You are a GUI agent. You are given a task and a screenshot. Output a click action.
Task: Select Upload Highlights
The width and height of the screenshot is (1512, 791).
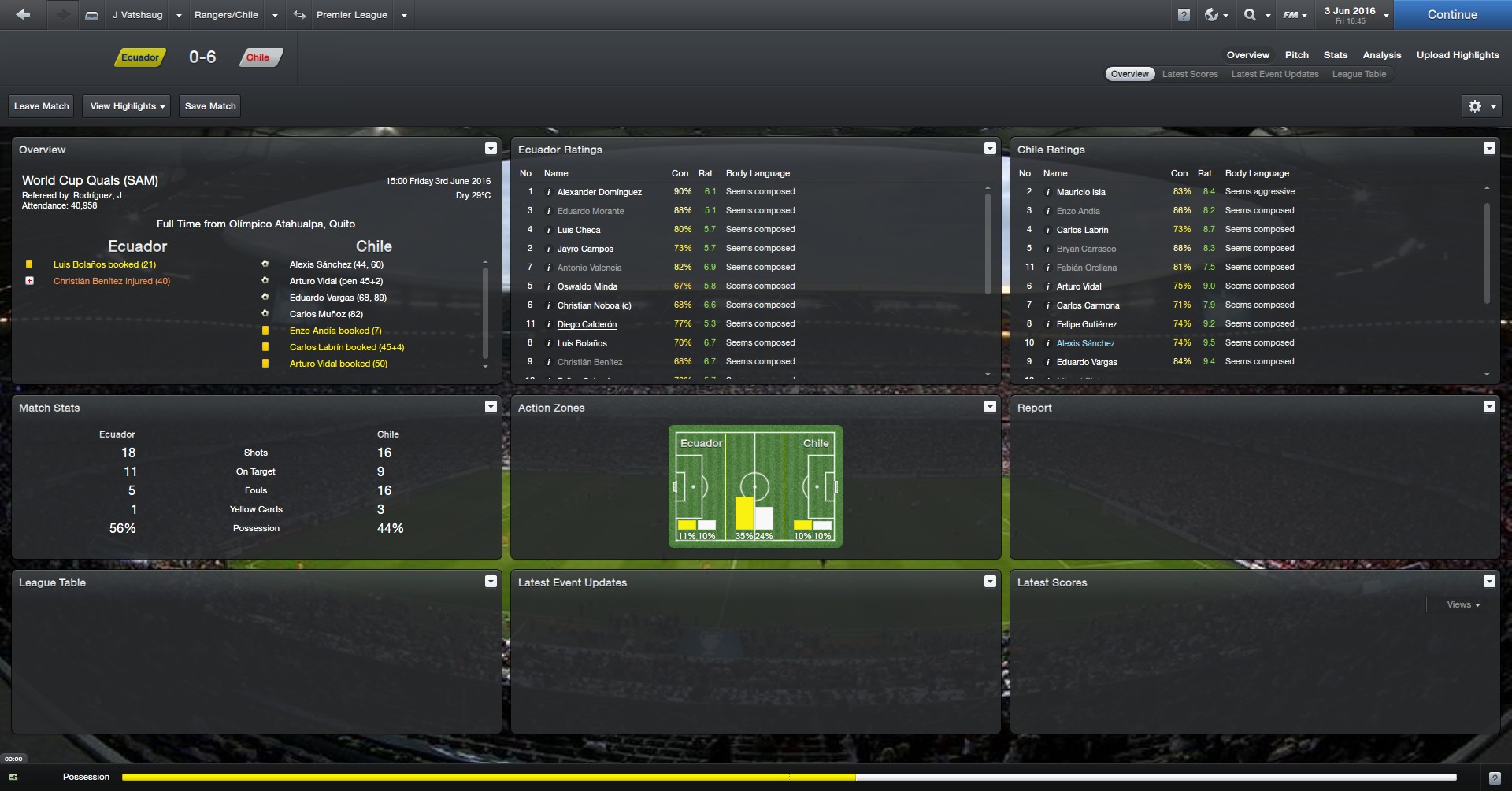(x=1457, y=55)
